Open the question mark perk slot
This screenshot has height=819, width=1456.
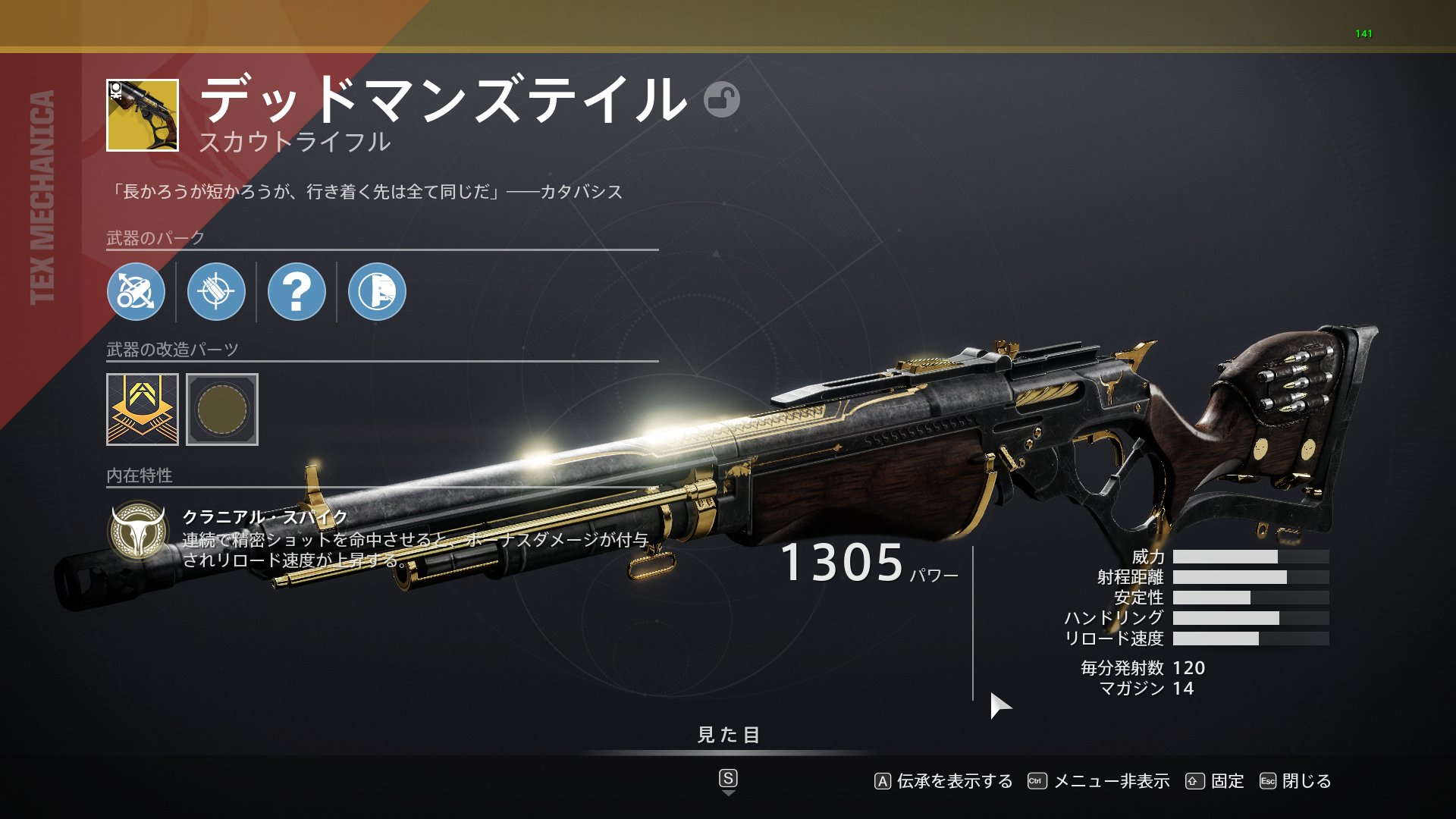[297, 292]
